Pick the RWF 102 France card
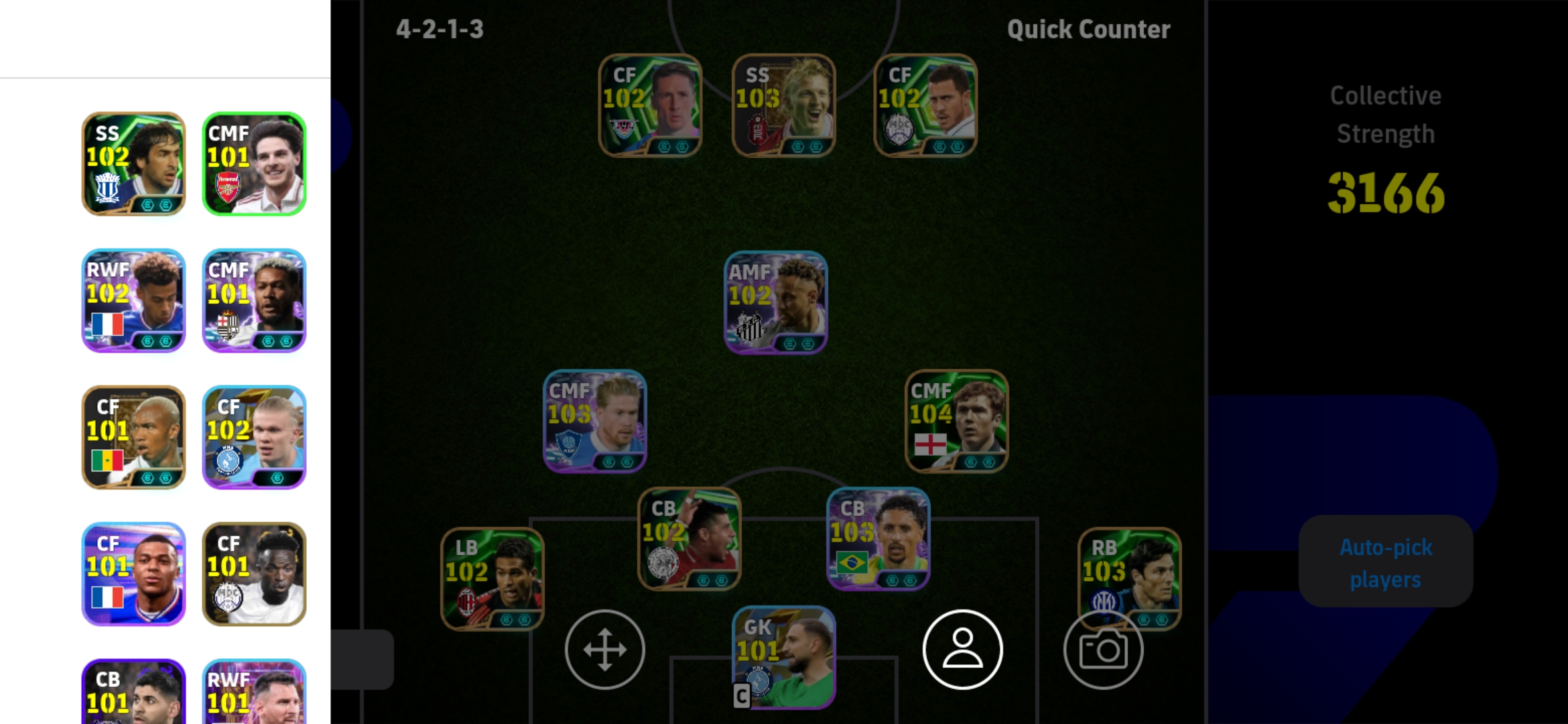 [x=133, y=301]
